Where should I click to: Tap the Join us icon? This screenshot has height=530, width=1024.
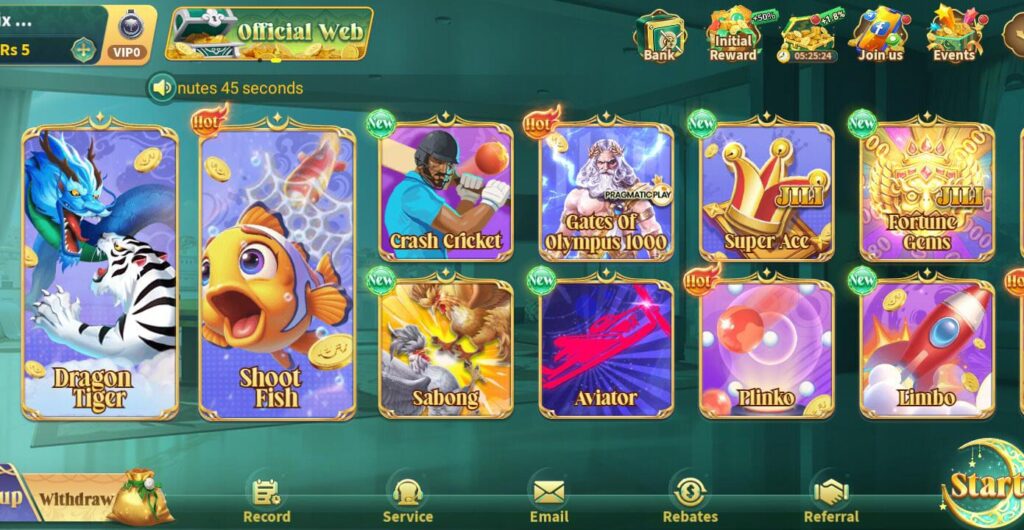[x=880, y=36]
